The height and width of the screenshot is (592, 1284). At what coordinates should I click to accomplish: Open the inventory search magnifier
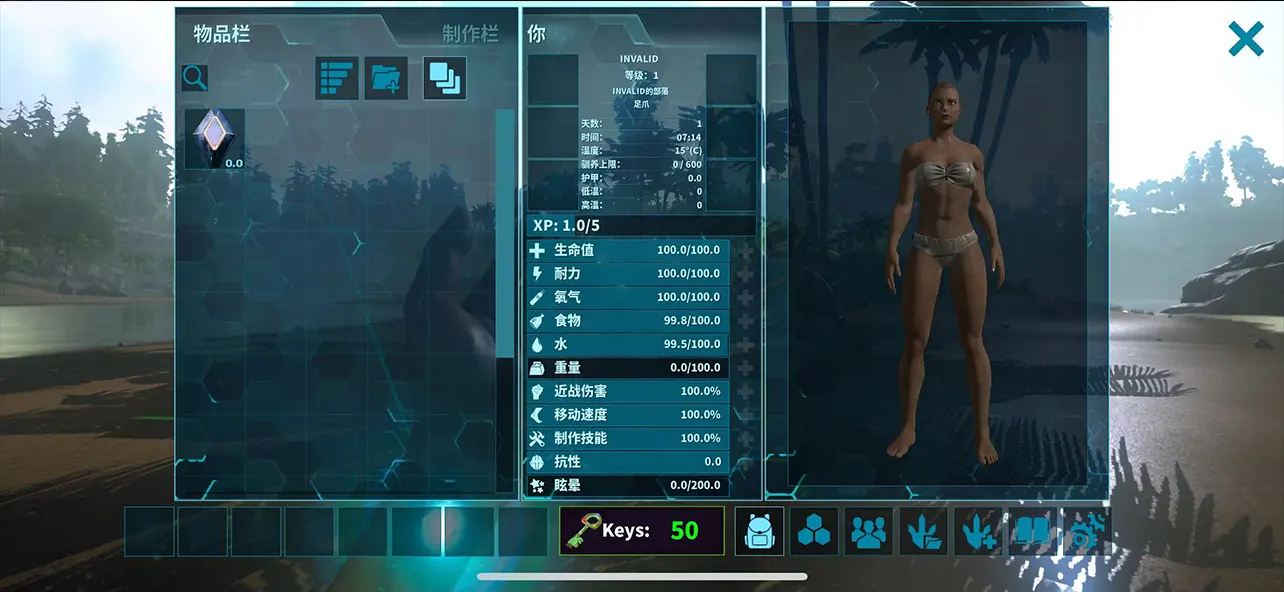click(x=195, y=77)
